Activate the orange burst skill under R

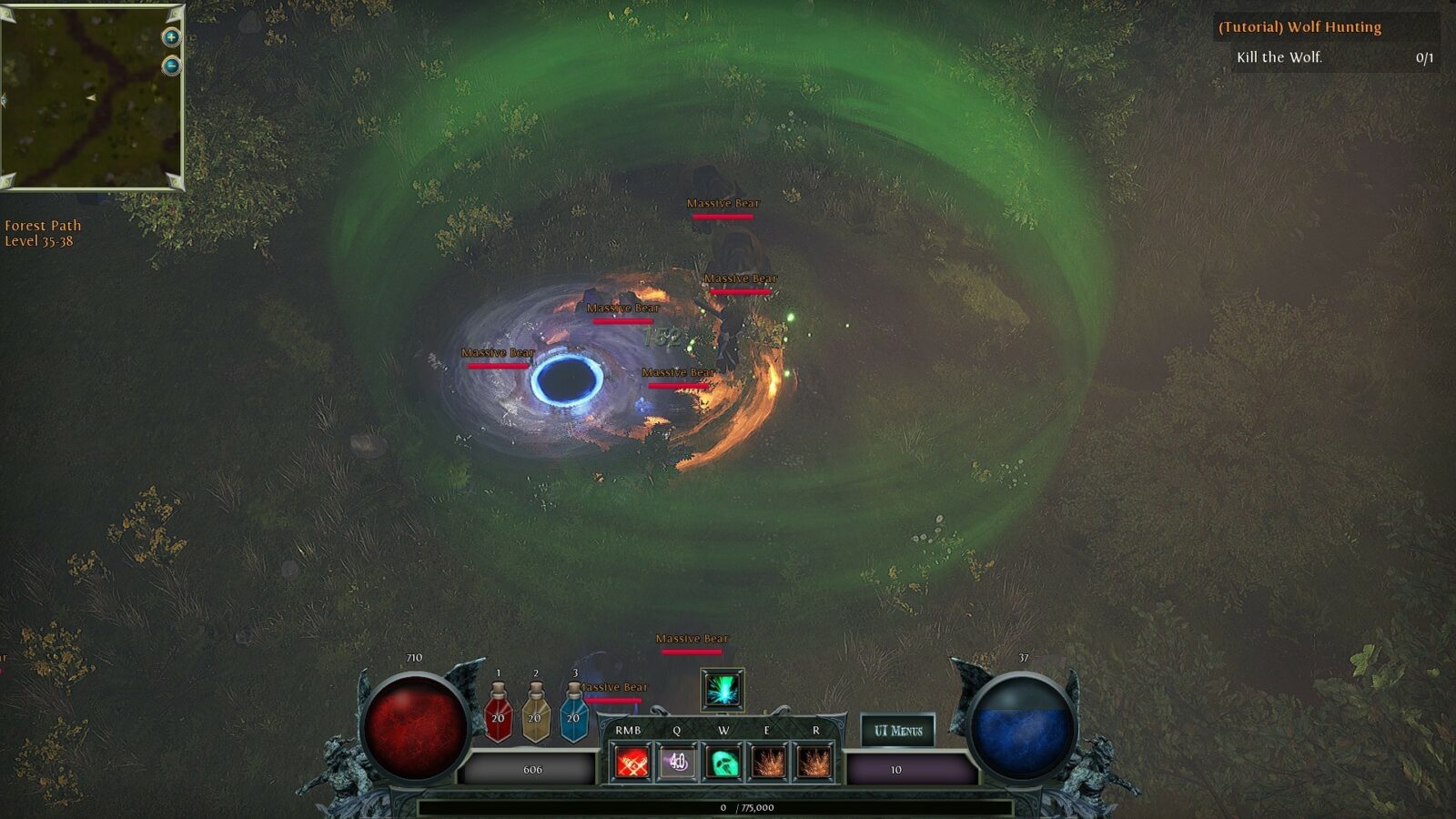(814, 763)
